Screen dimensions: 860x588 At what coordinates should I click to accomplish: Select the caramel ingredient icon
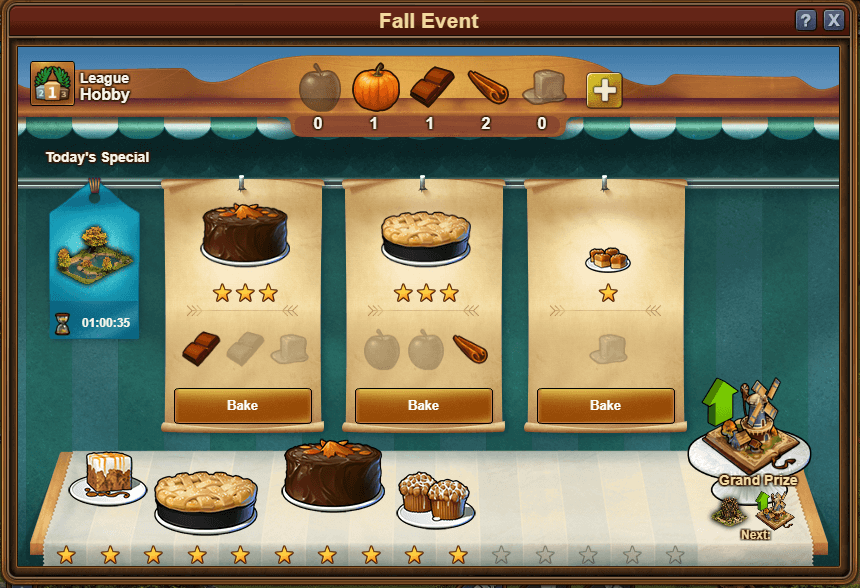click(543, 88)
